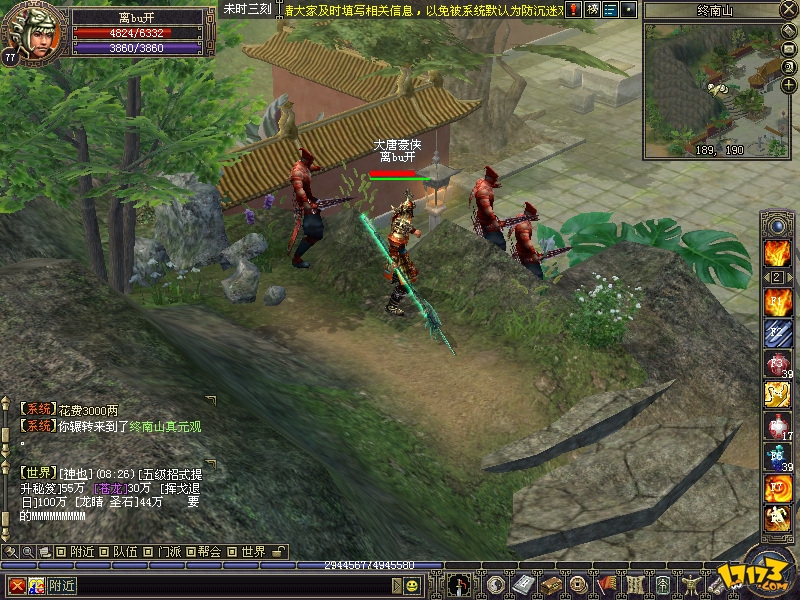The image size is (800, 600).
Task: Click the yin-yang symbol menu icon
Action: point(495,584)
